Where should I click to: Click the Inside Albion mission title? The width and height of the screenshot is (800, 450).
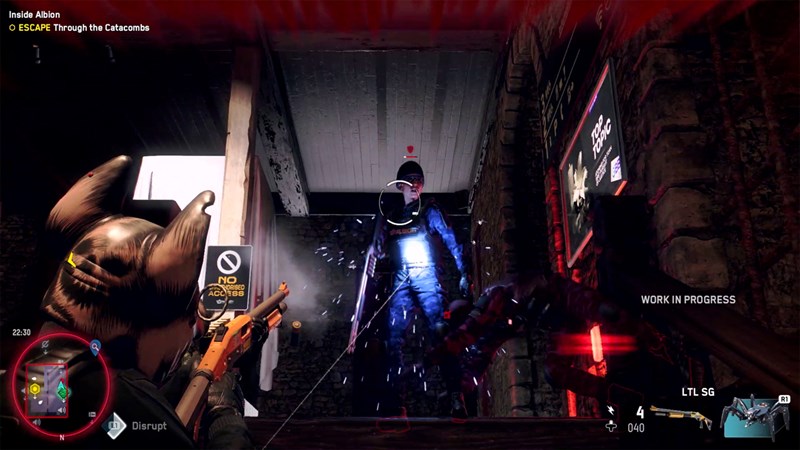(x=35, y=15)
